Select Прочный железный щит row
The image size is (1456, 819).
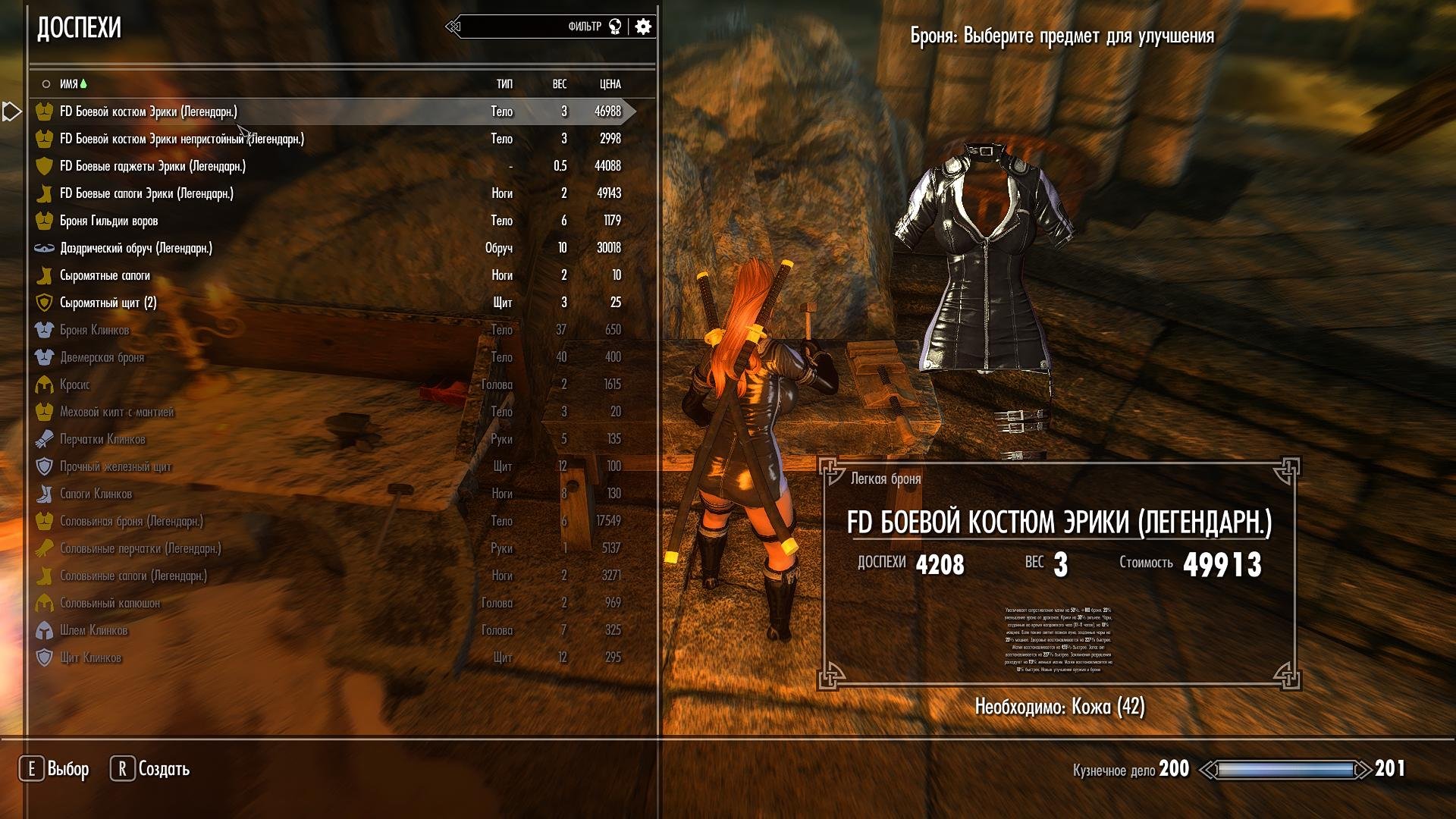(115, 466)
